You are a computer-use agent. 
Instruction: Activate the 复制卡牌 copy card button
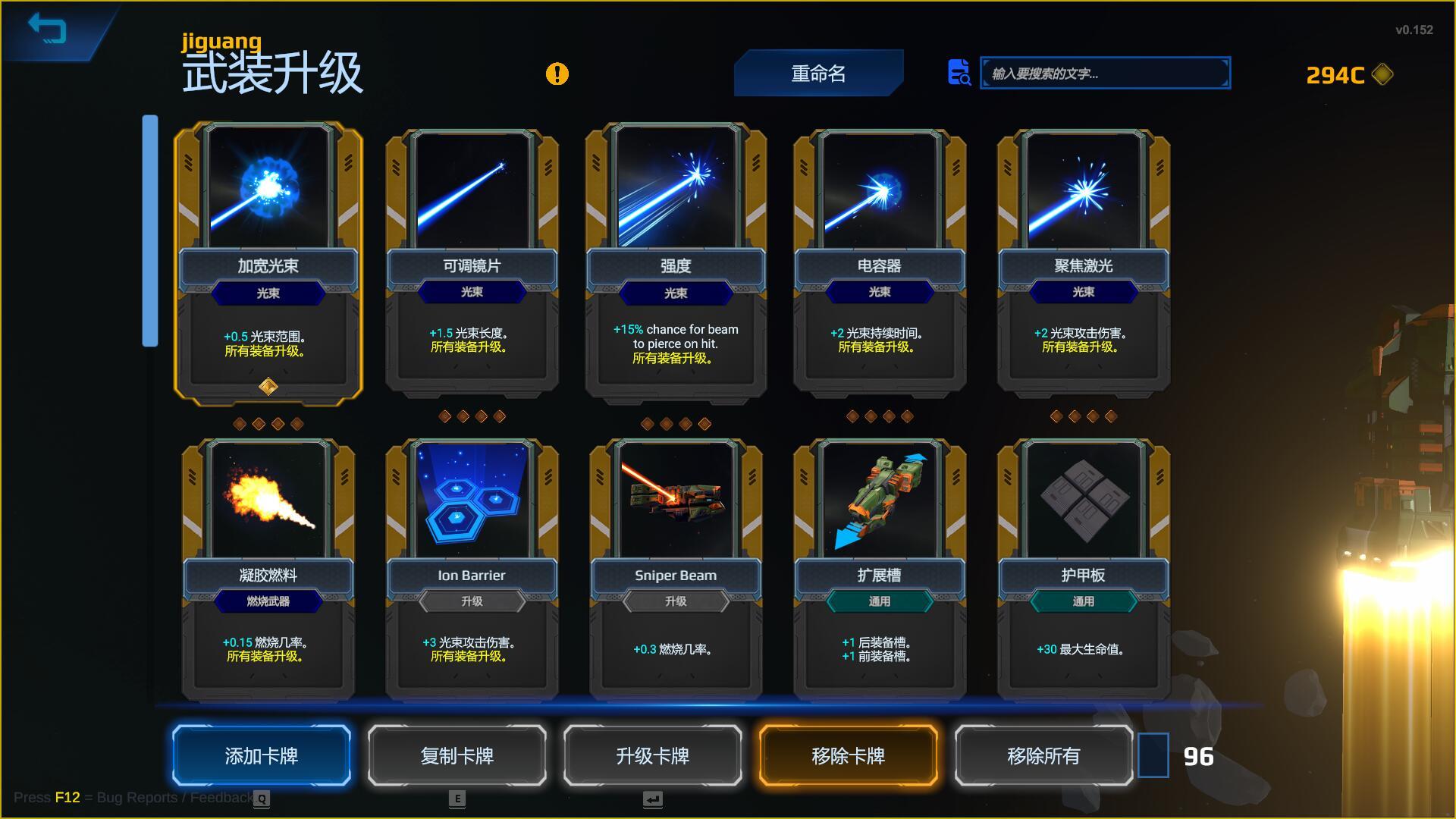[x=457, y=755]
